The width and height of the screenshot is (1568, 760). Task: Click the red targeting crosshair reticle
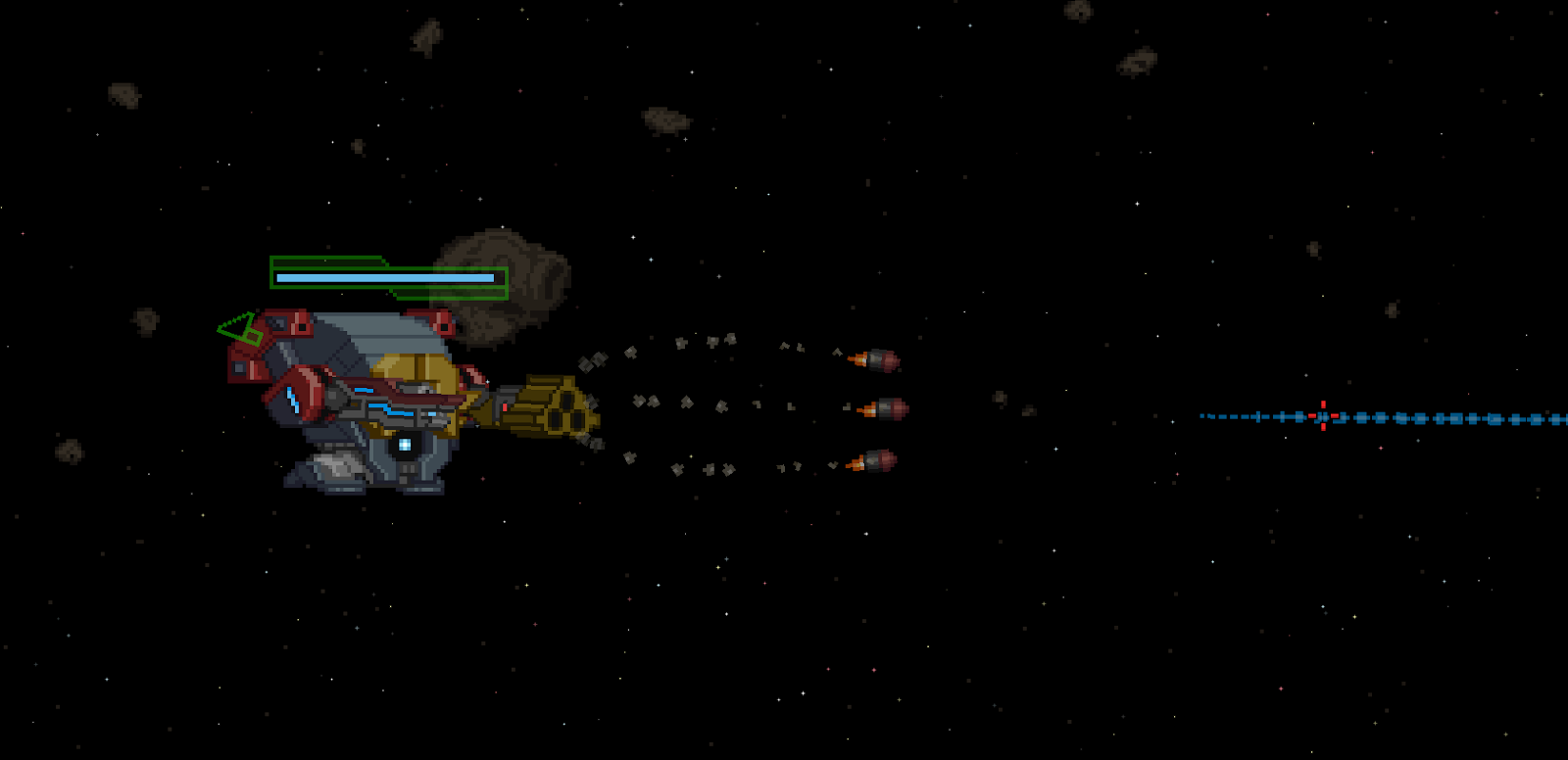click(1323, 416)
